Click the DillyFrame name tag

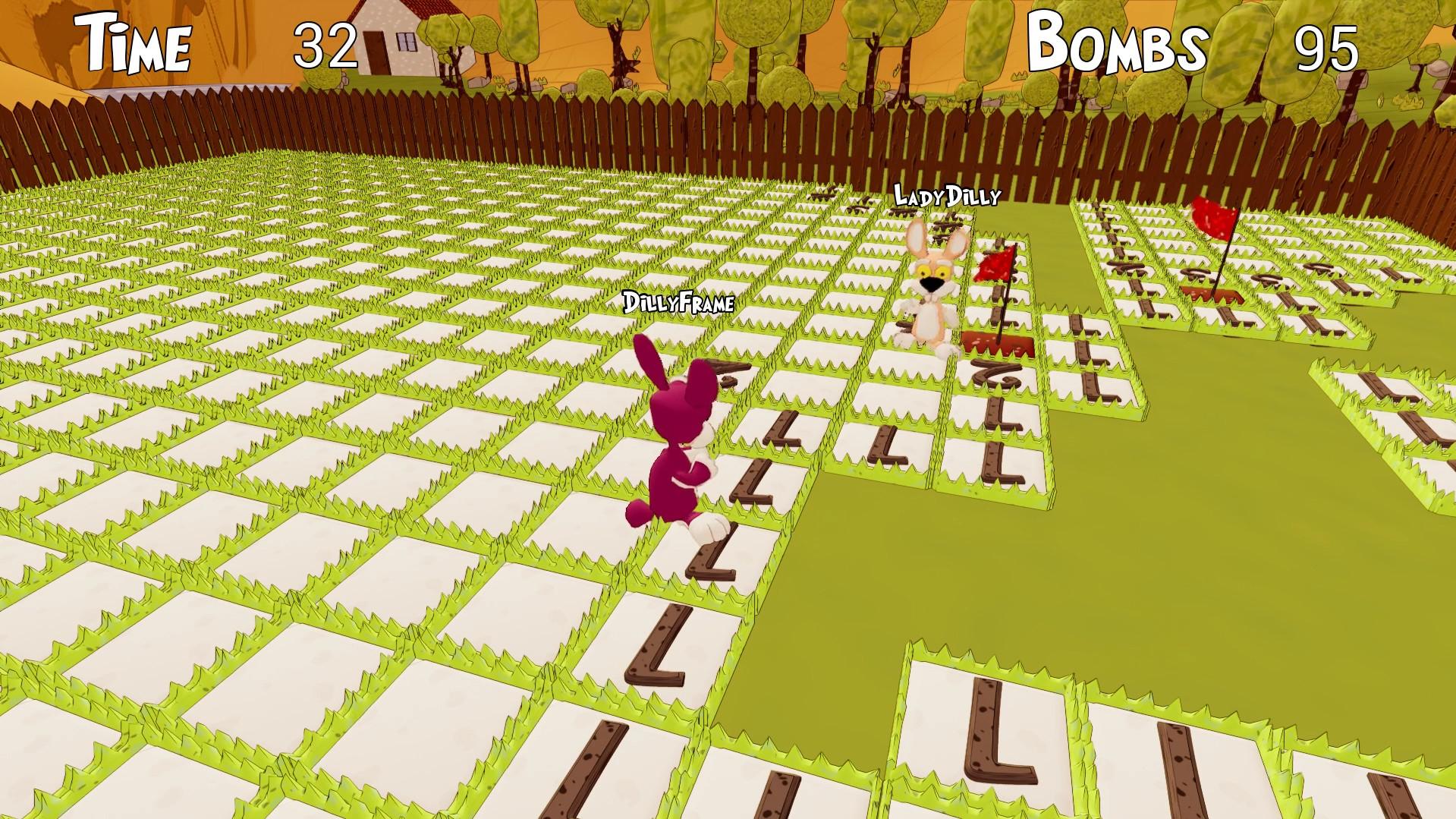pyautogui.click(x=678, y=302)
